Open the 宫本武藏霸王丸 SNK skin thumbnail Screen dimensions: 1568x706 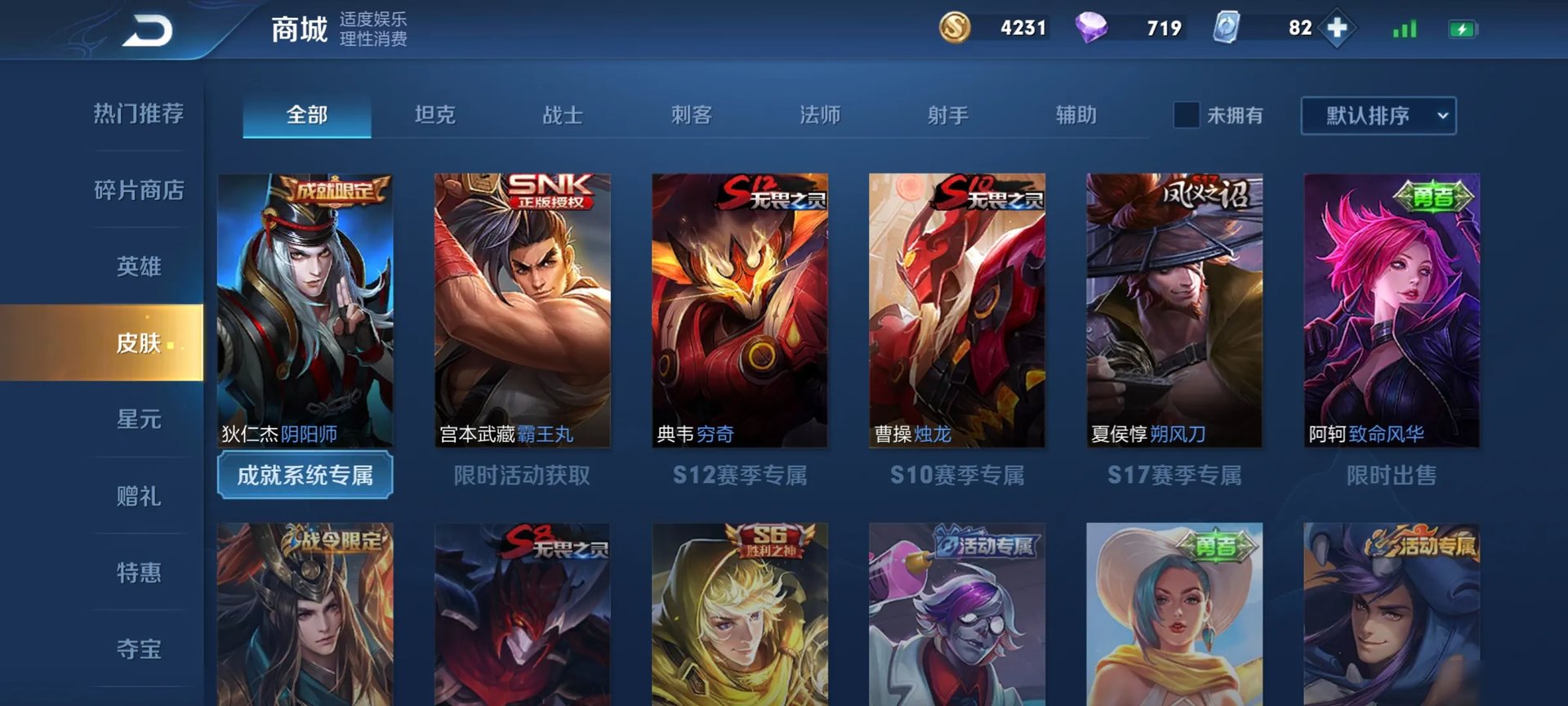coord(522,311)
